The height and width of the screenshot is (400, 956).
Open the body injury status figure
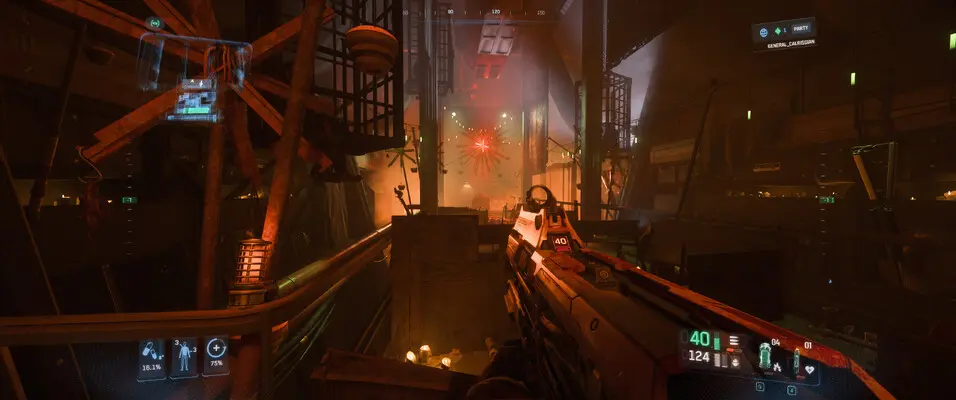pos(184,357)
